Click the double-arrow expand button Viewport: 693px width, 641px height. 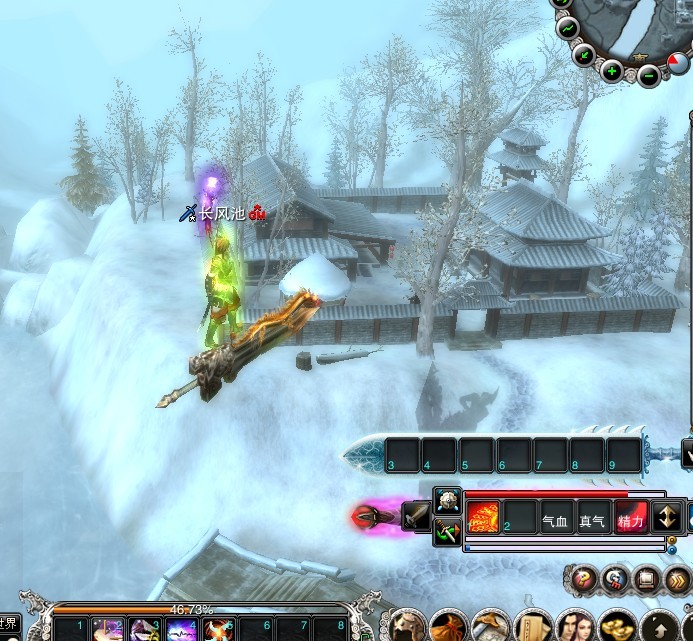[x=679, y=577]
